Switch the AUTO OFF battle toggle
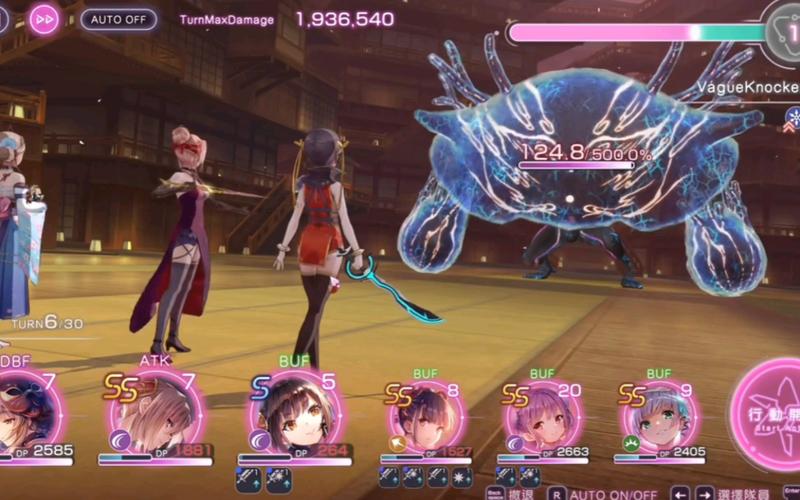This screenshot has width=800, height=500. coord(118,19)
